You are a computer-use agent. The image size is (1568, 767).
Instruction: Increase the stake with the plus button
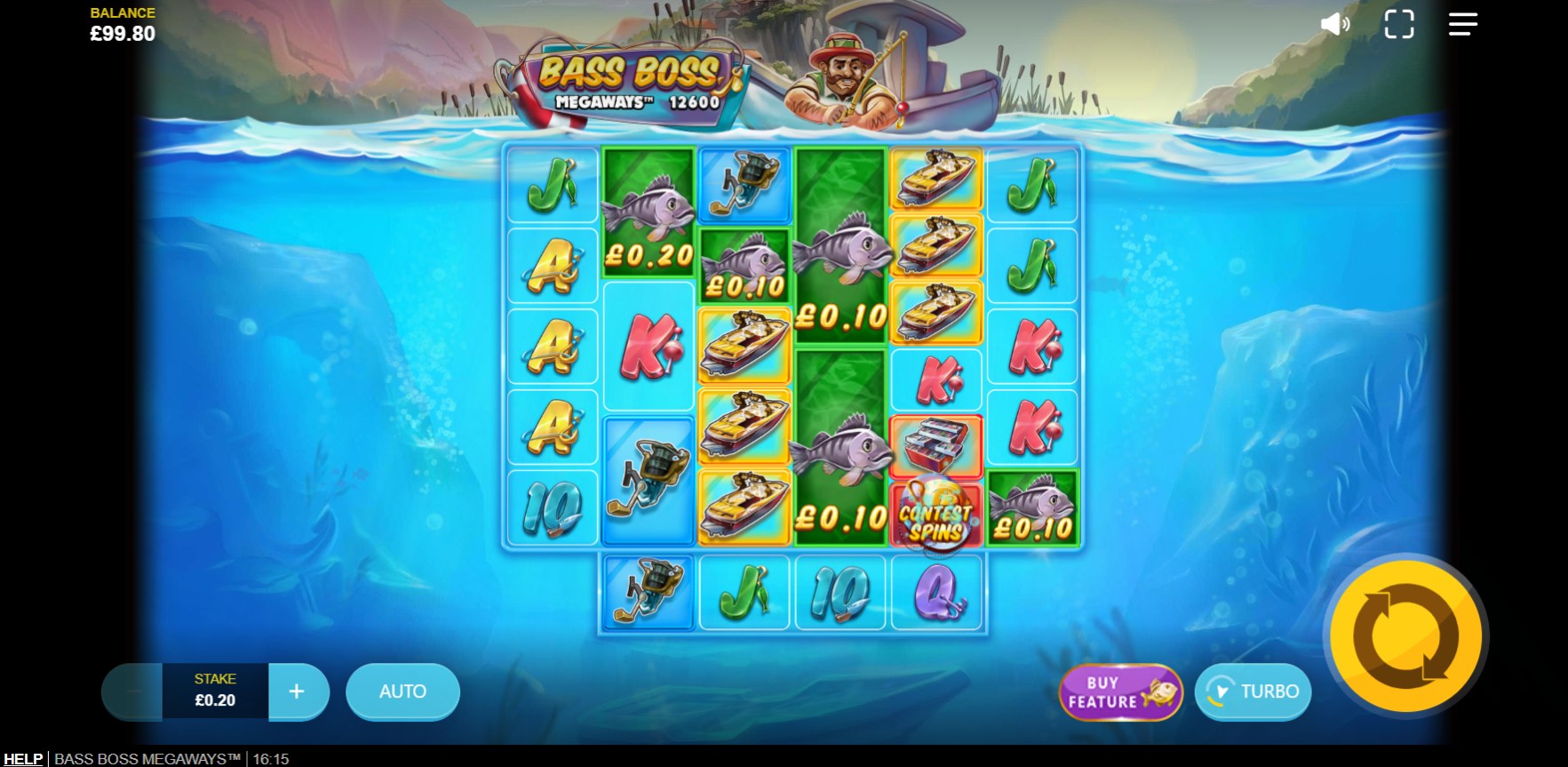(298, 691)
